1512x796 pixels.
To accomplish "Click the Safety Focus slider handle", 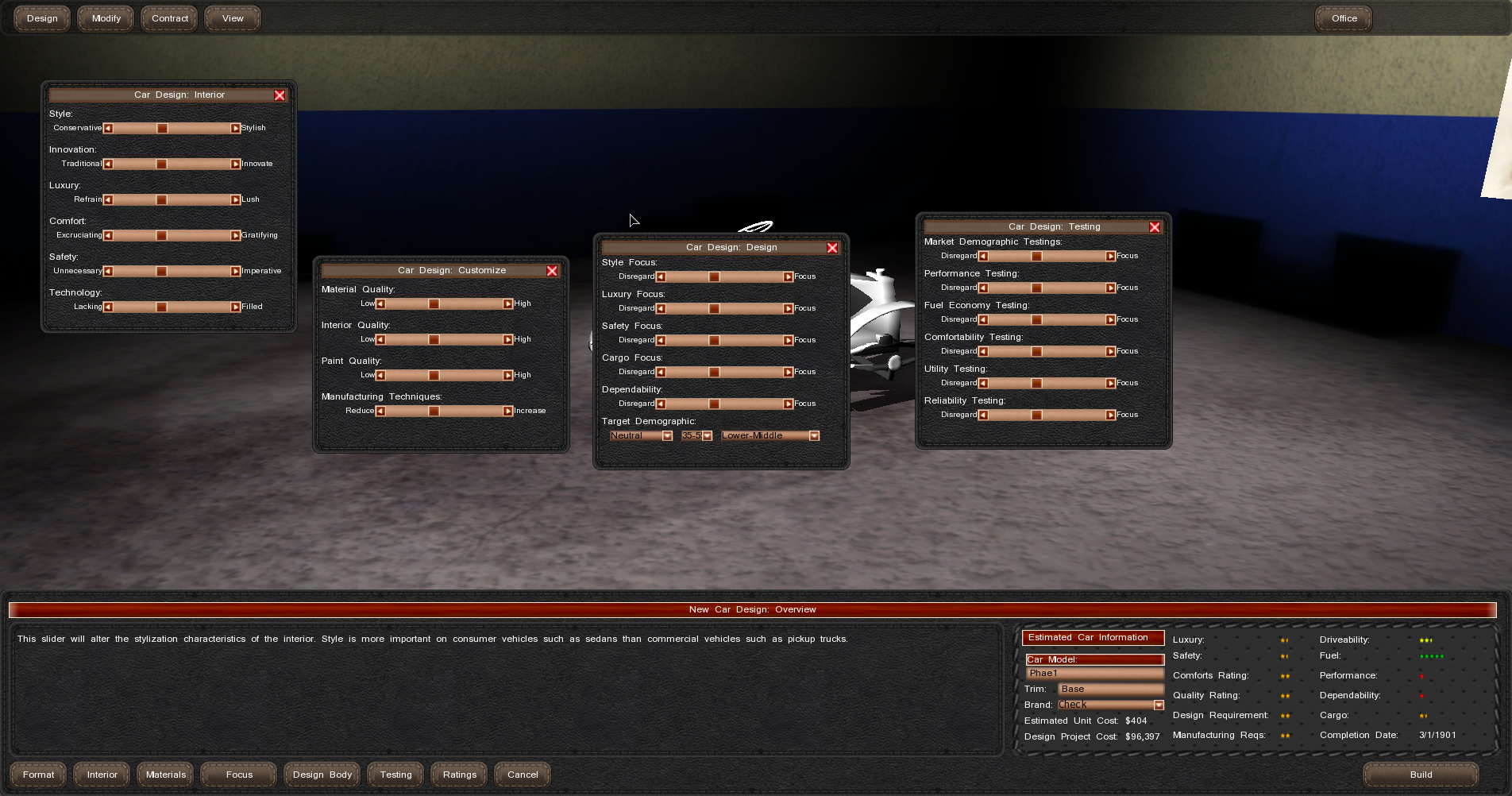I will click(x=714, y=340).
